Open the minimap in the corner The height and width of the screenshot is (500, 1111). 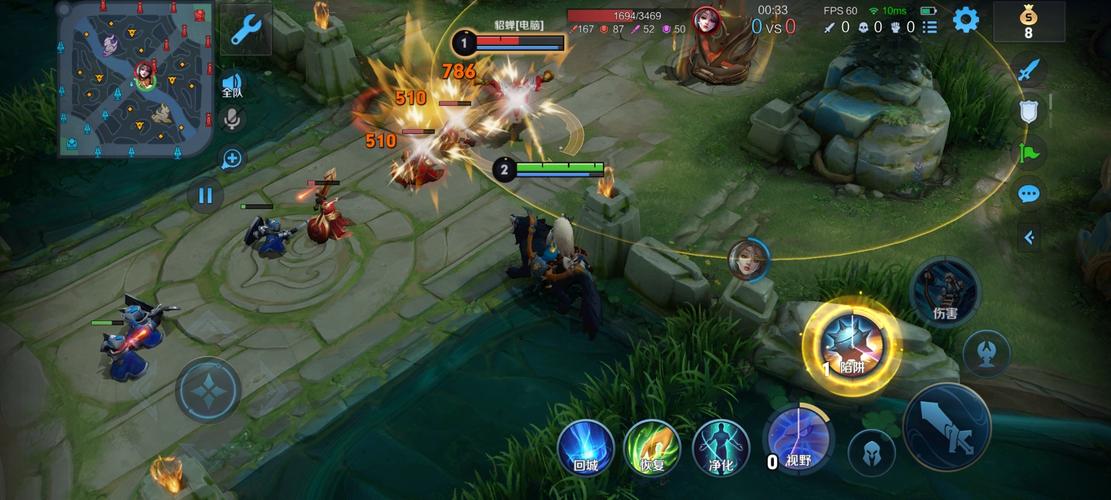[135, 78]
